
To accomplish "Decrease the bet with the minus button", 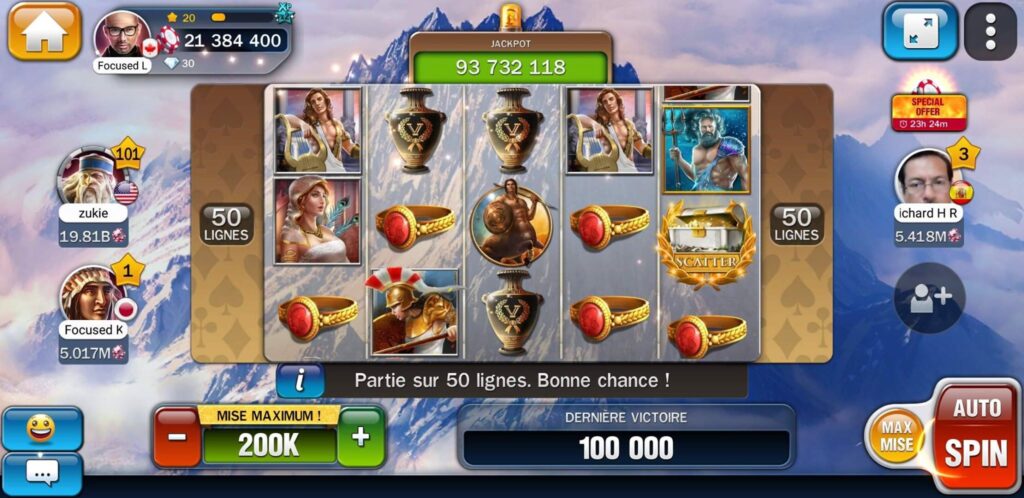I will 177,437.
